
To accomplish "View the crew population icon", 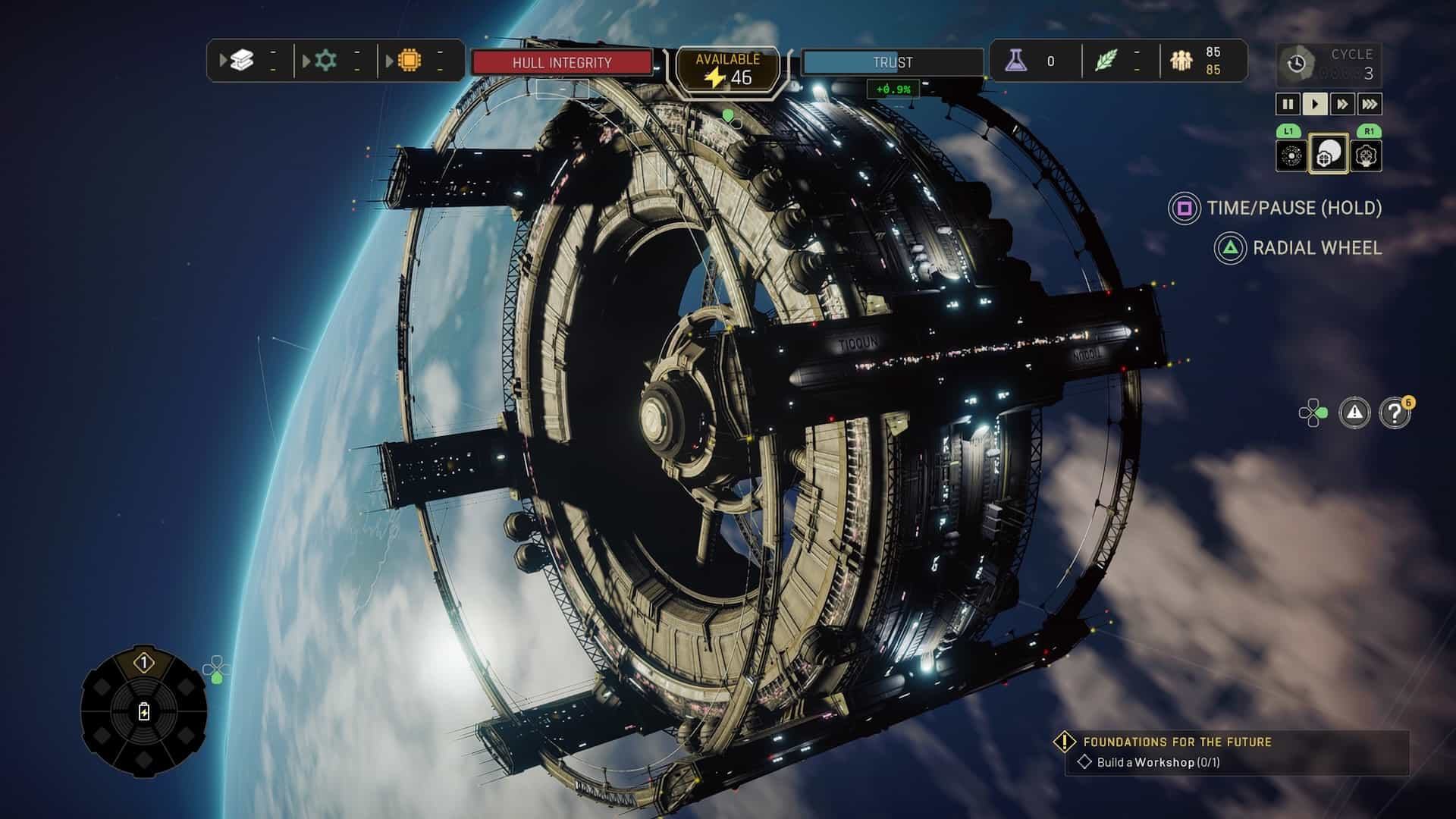I will click(1181, 61).
